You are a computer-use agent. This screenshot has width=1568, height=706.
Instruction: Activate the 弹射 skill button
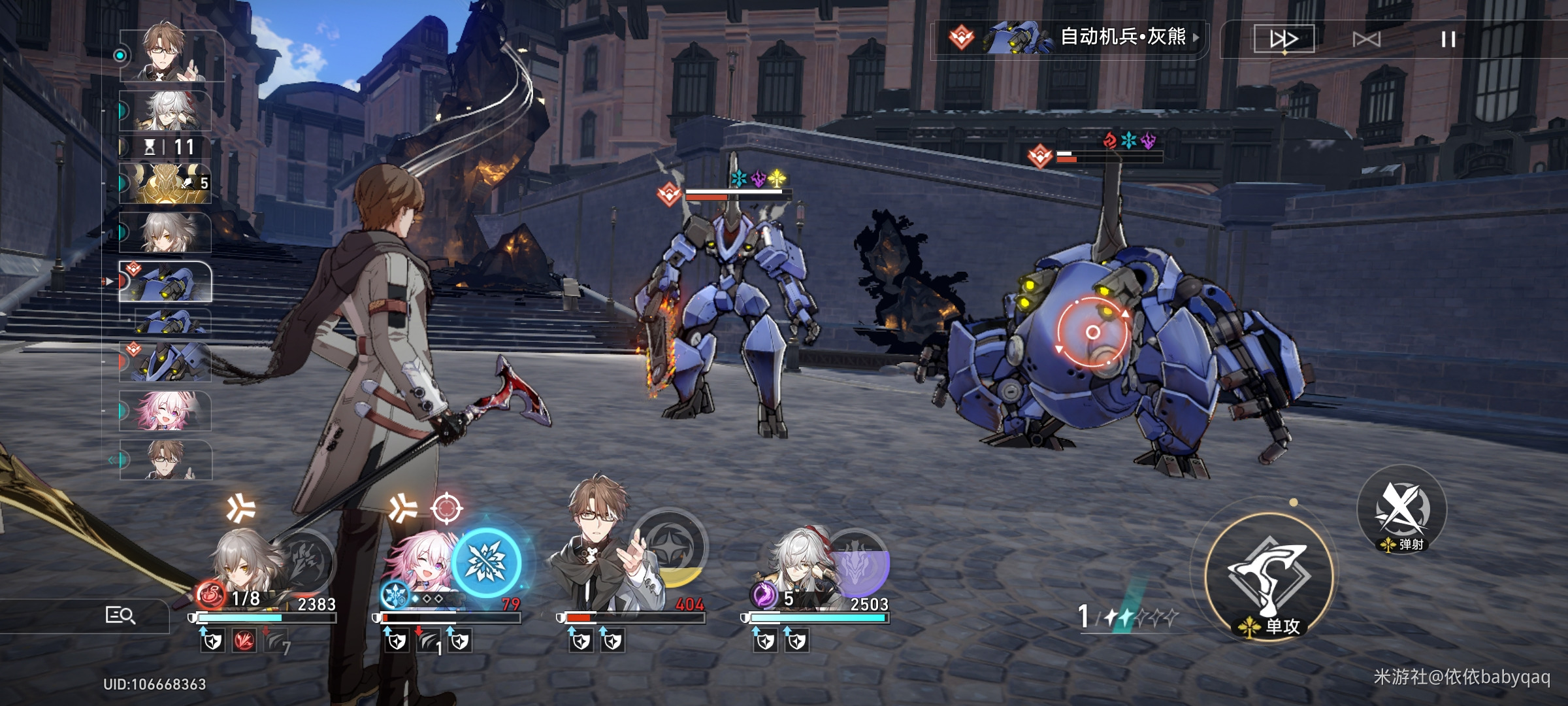pos(1402,510)
